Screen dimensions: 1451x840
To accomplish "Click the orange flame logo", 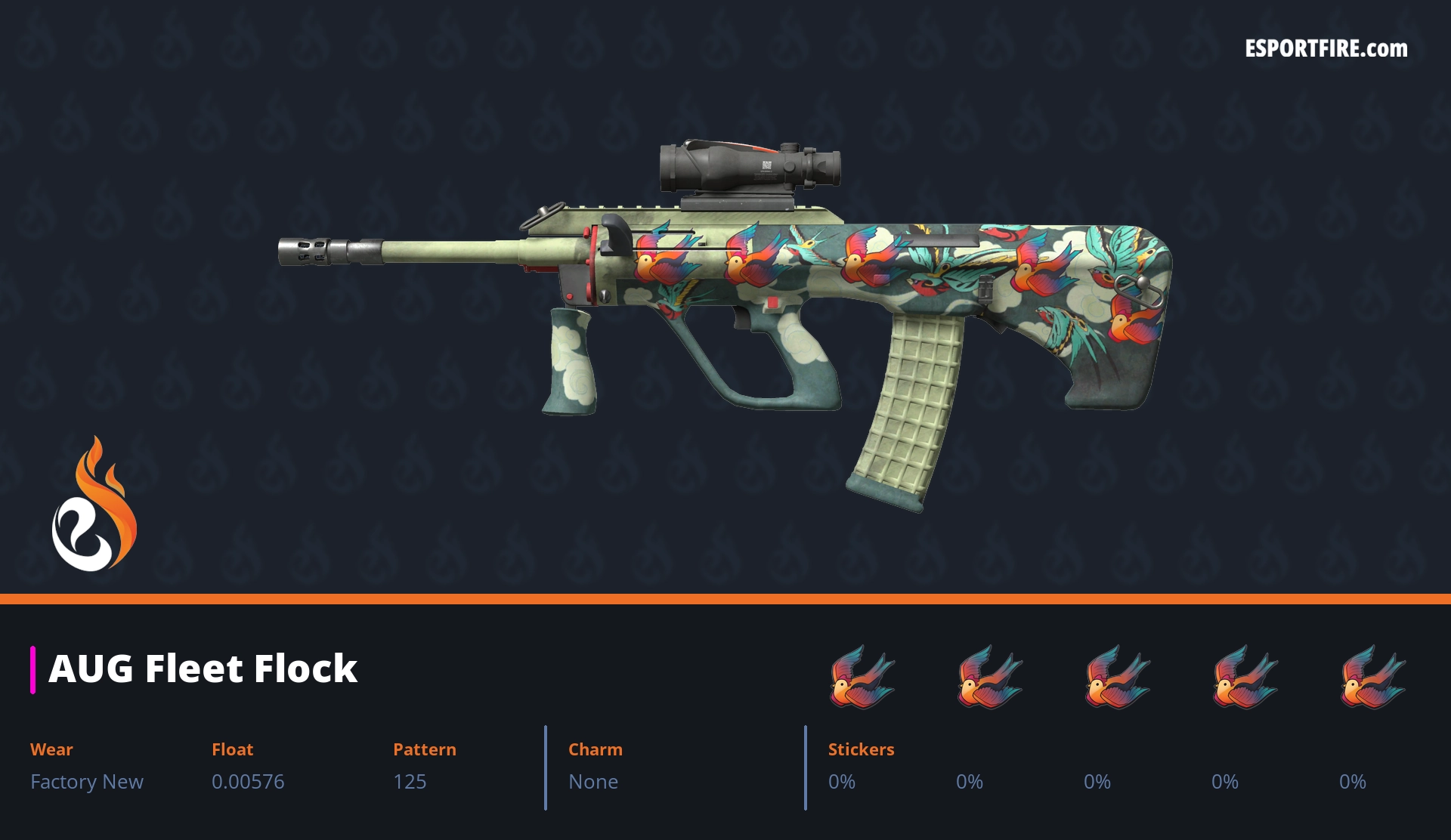I will tap(94, 505).
